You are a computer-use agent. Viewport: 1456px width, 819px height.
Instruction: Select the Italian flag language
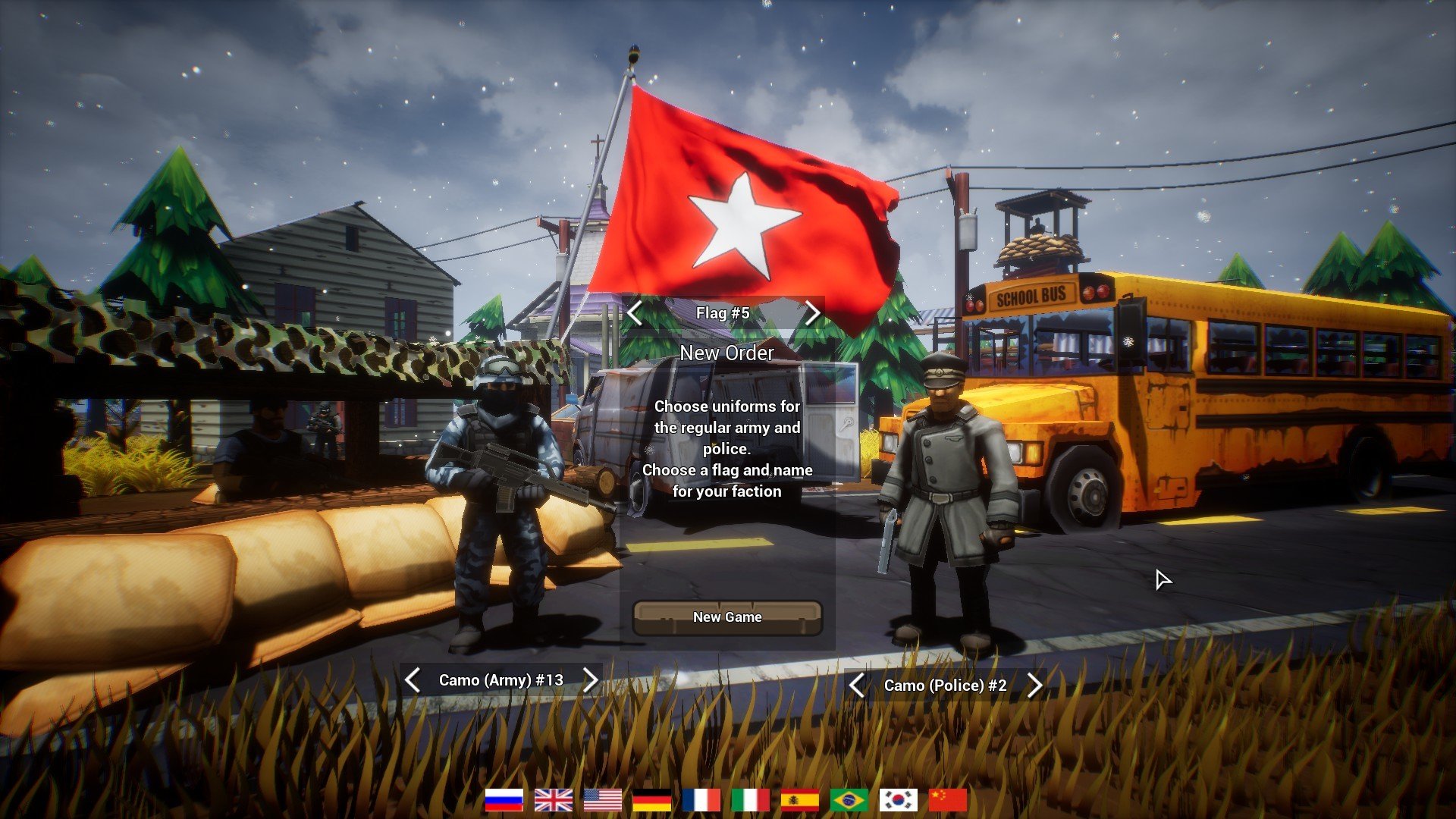[x=751, y=799]
